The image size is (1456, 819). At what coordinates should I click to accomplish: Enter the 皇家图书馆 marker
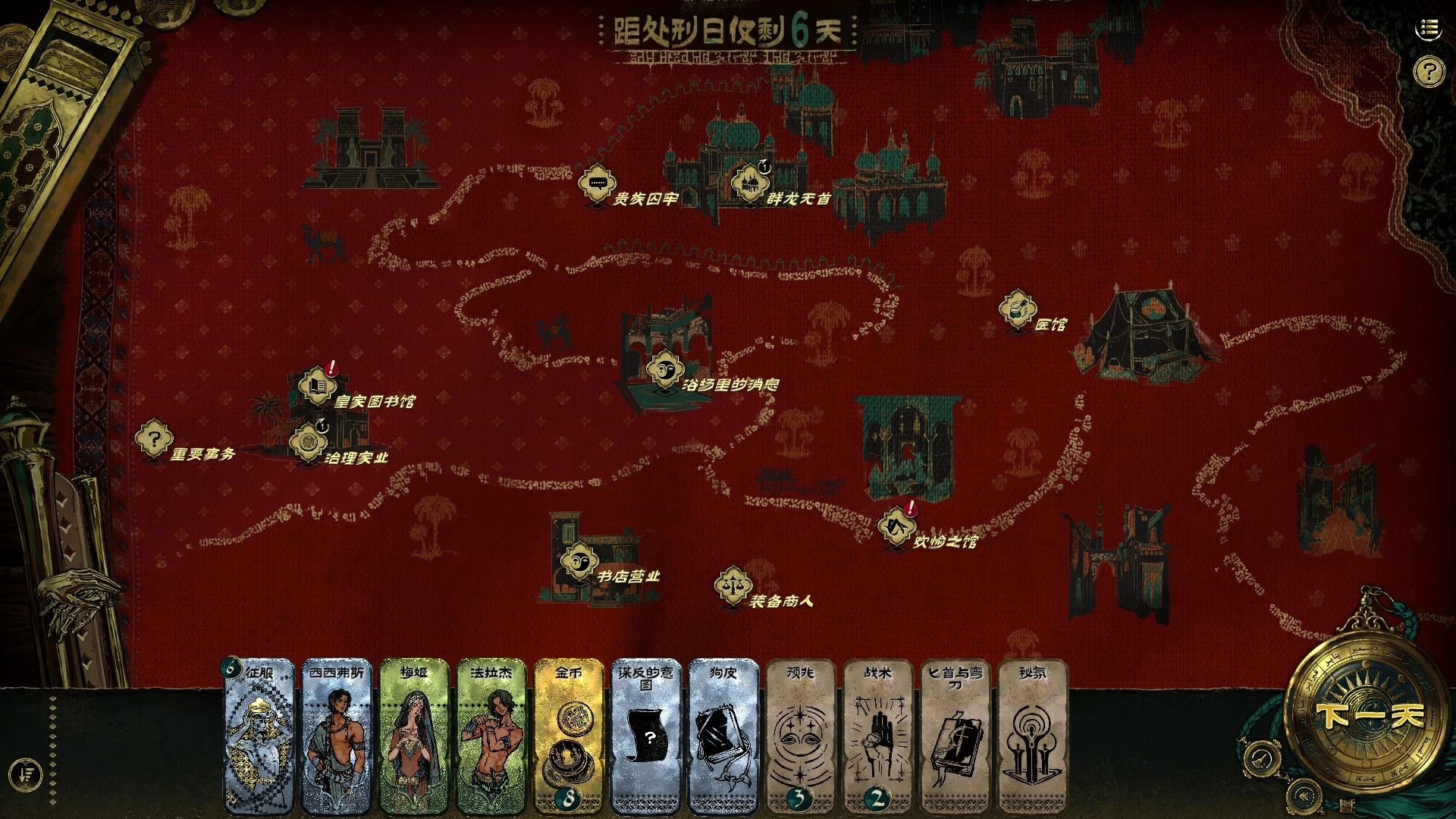(x=318, y=387)
